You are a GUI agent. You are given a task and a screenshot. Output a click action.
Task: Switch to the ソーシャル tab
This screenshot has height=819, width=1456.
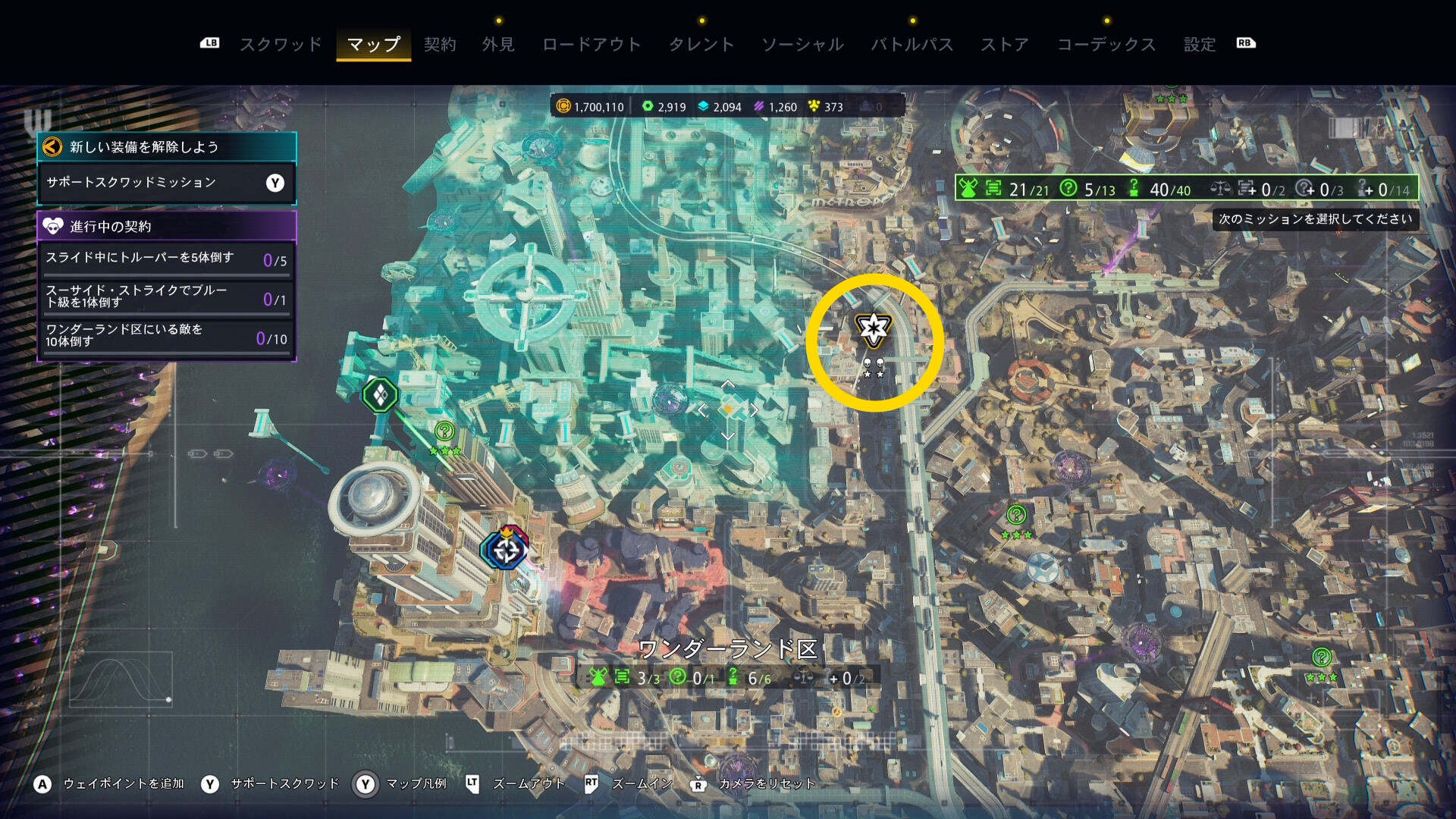click(802, 45)
